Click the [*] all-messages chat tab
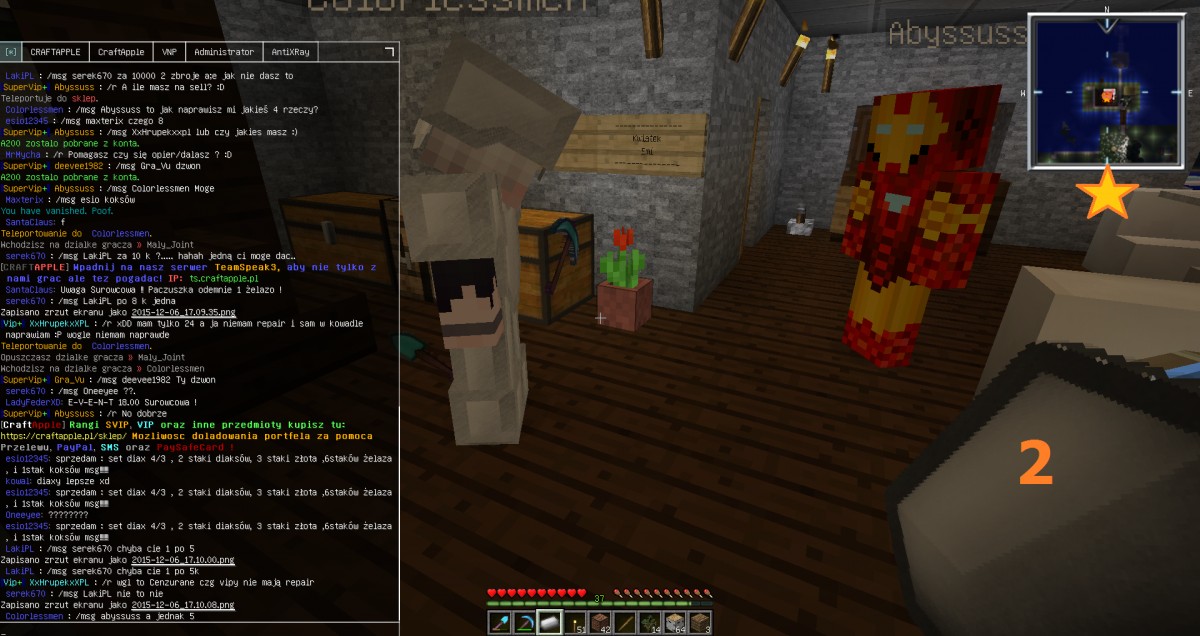 point(11,52)
